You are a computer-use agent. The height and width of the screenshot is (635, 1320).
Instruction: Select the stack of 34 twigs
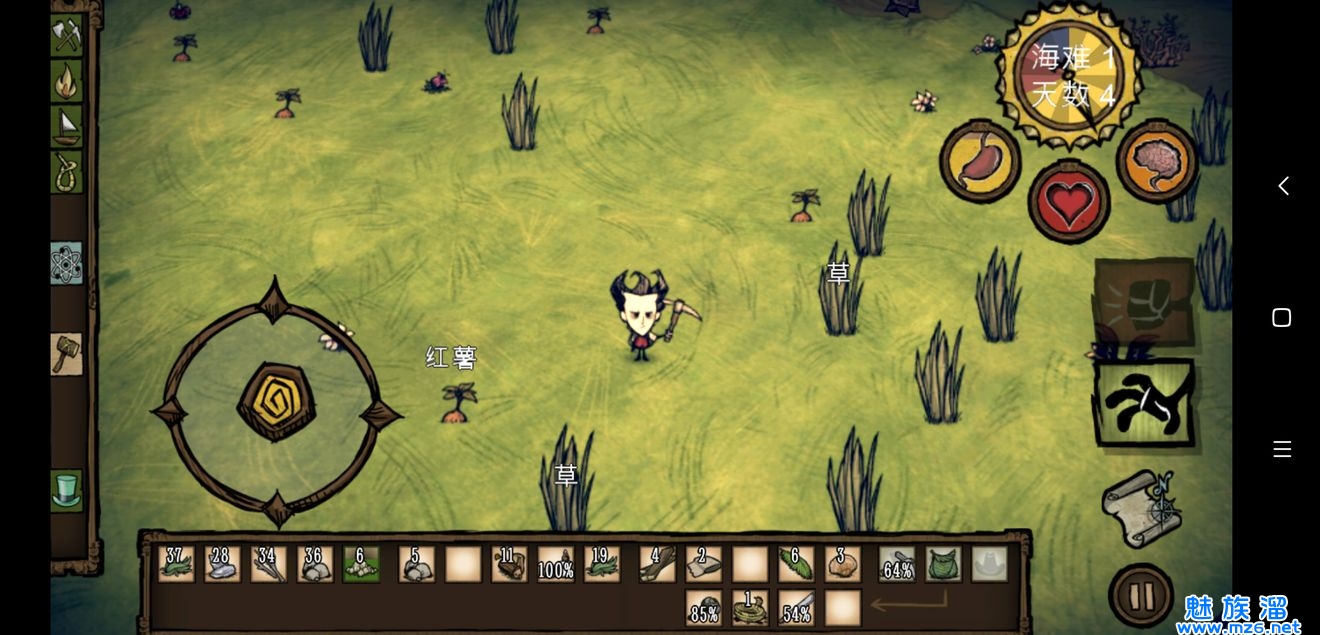268,564
